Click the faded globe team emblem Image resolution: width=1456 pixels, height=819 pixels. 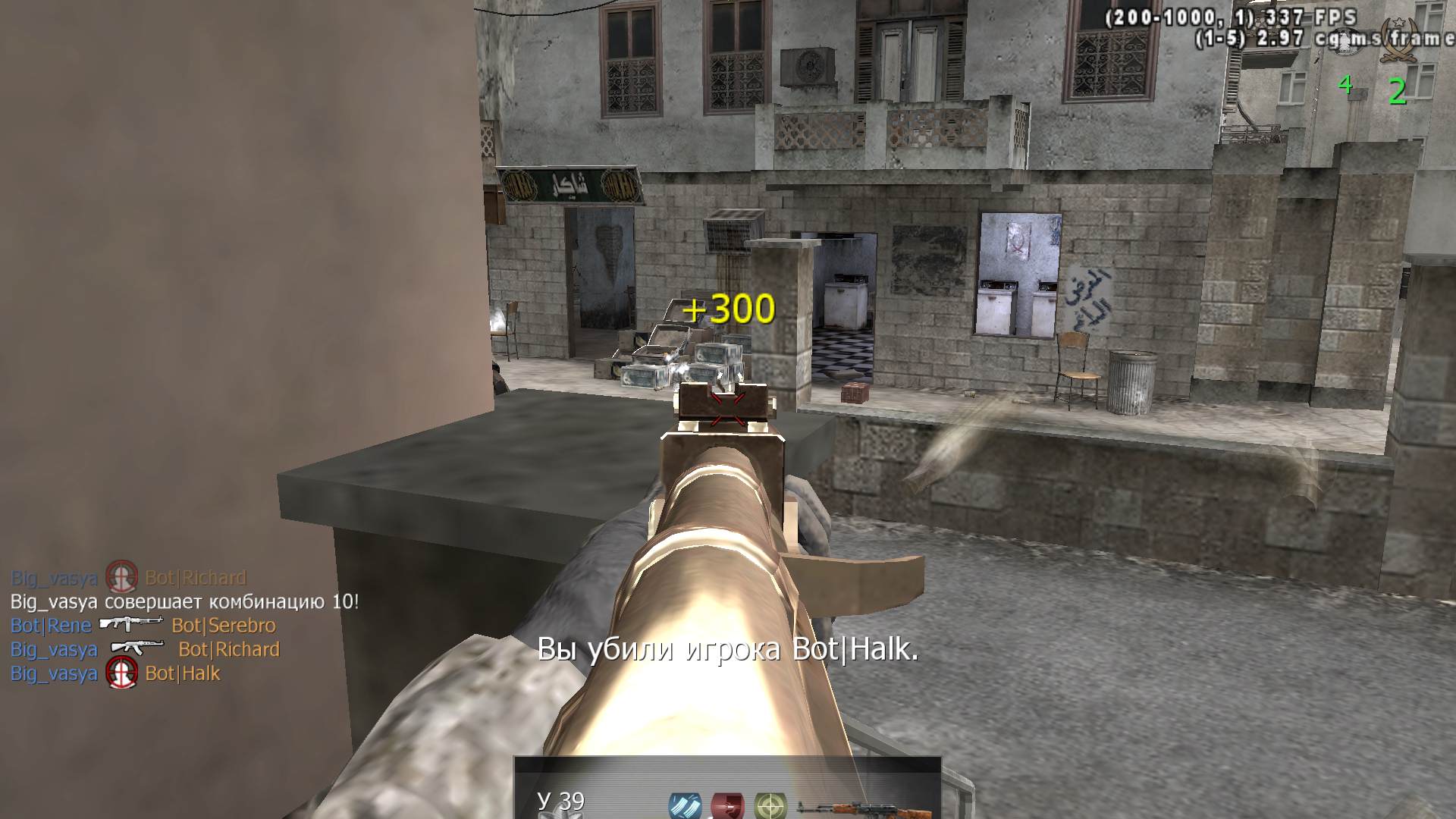coord(1347,39)
